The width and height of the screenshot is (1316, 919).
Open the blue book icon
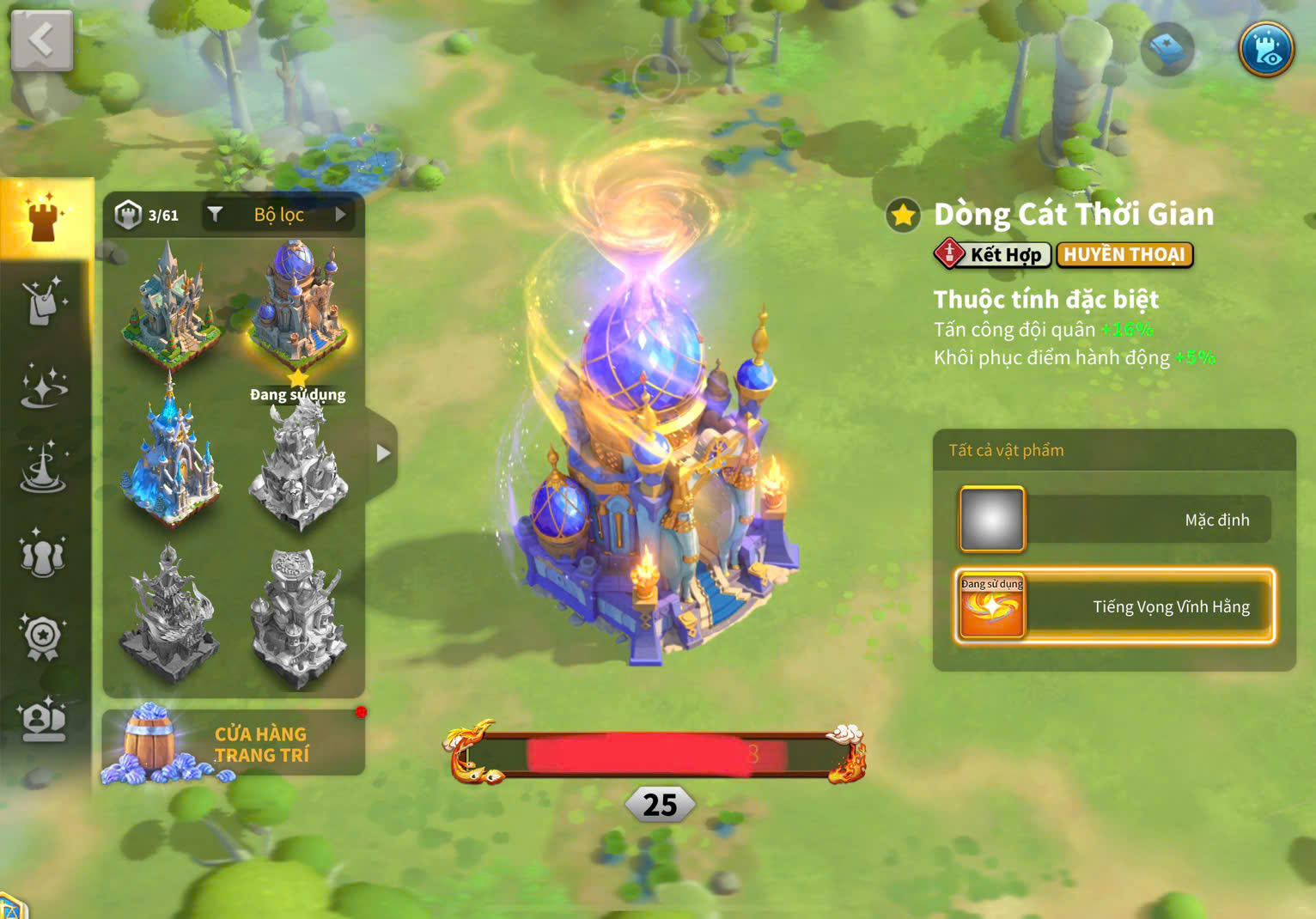pos(1167,49)
